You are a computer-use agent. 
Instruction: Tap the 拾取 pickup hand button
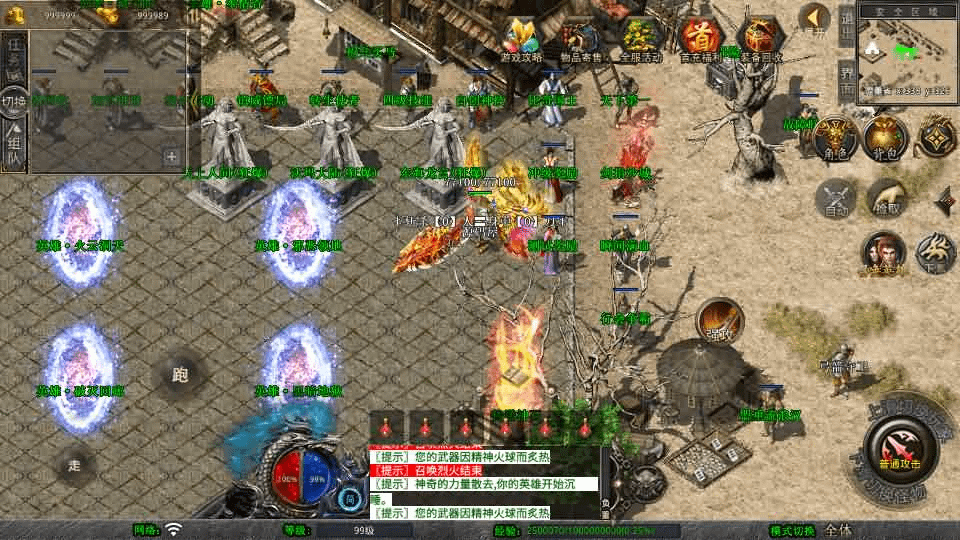[x=884, y=198]
